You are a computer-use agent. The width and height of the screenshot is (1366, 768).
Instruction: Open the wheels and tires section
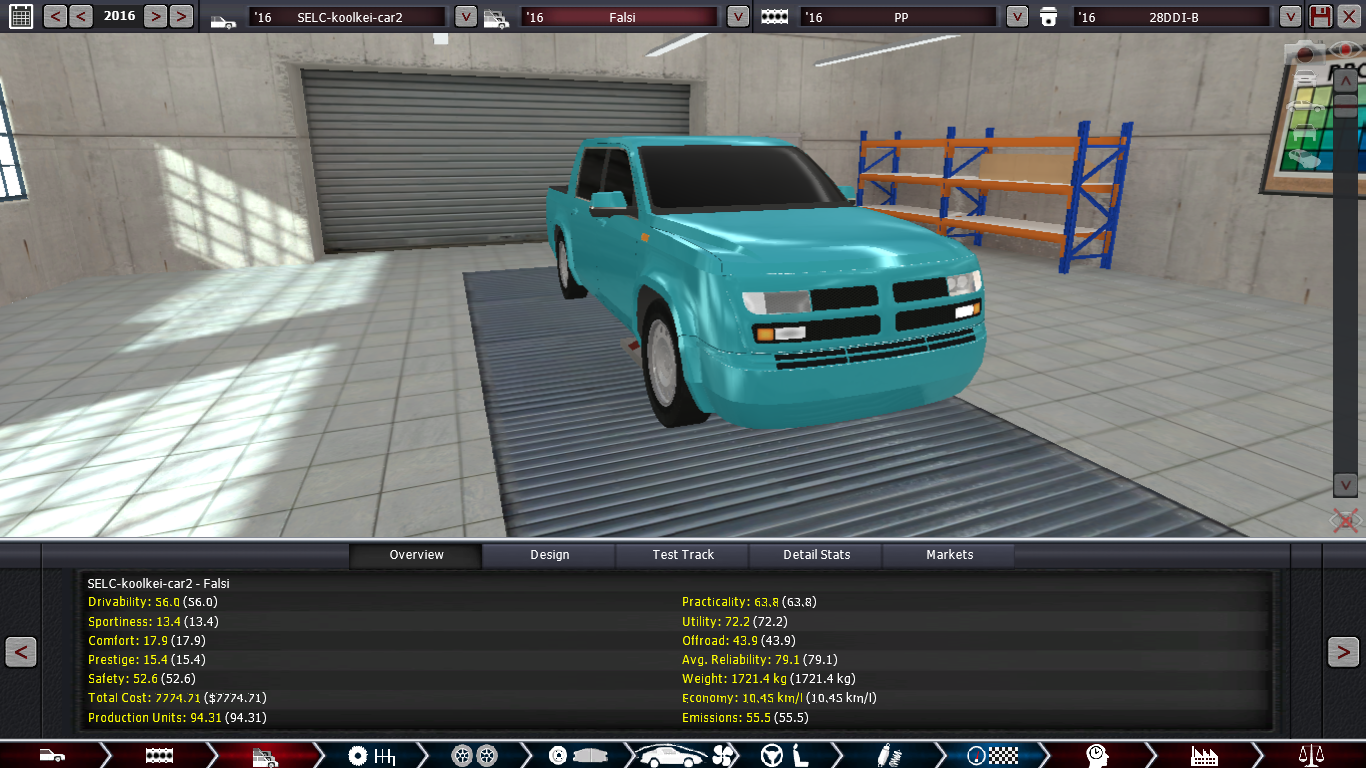click(474, 755)
